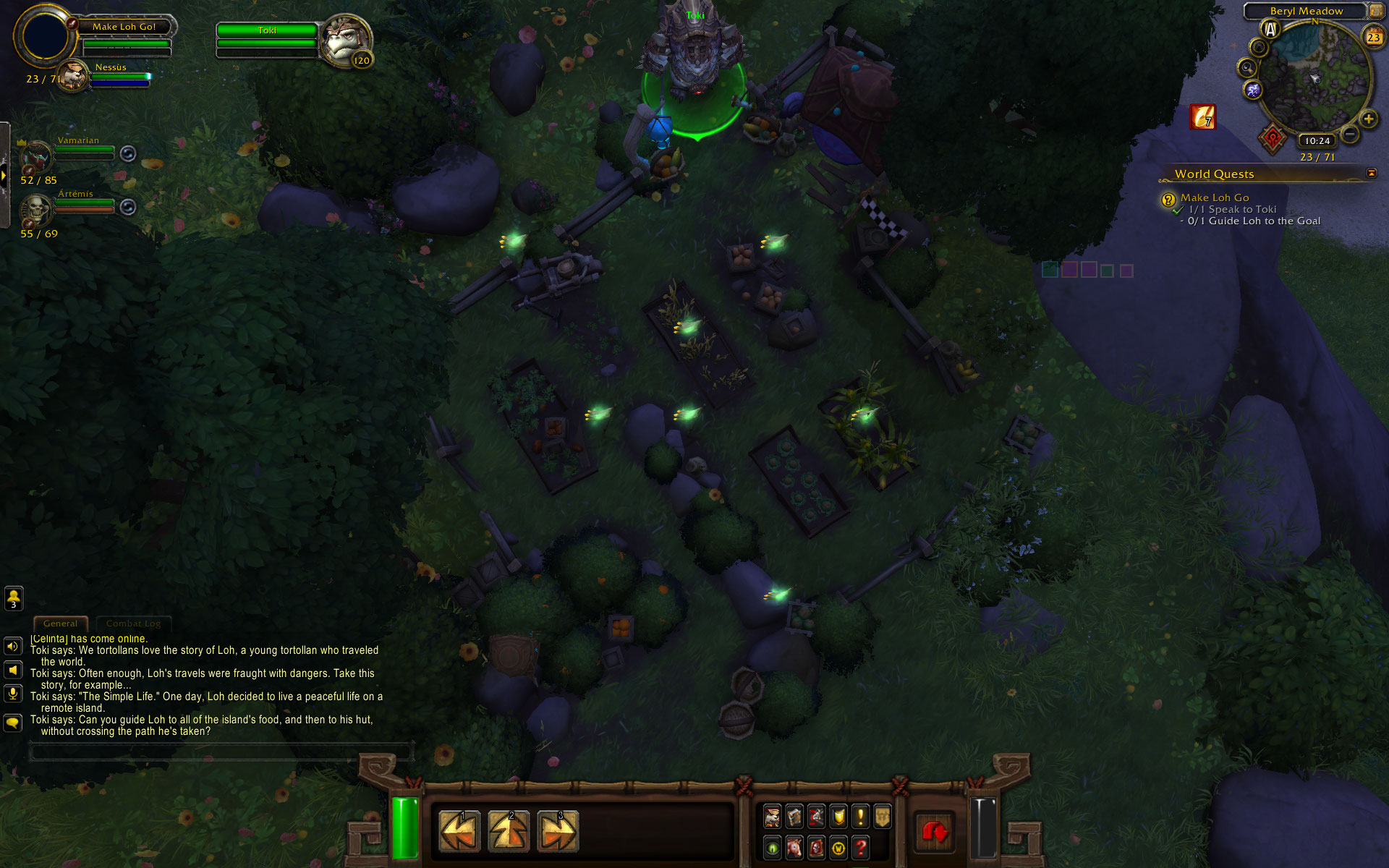The height and width of the screenshot is (868, 1389).
Task: Switch to the Combat Log chat tab
Action: tap(133, 624)
